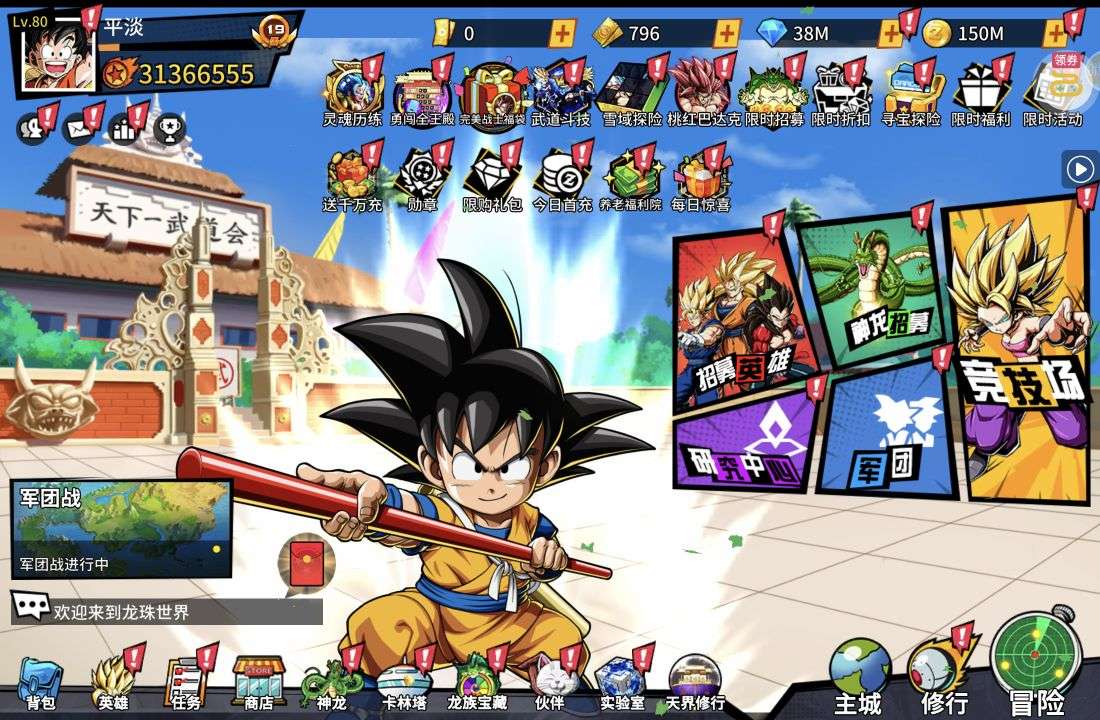Open the 修行 training menu
Viewport: 1100px width, 720px height.
click(943, 675)
